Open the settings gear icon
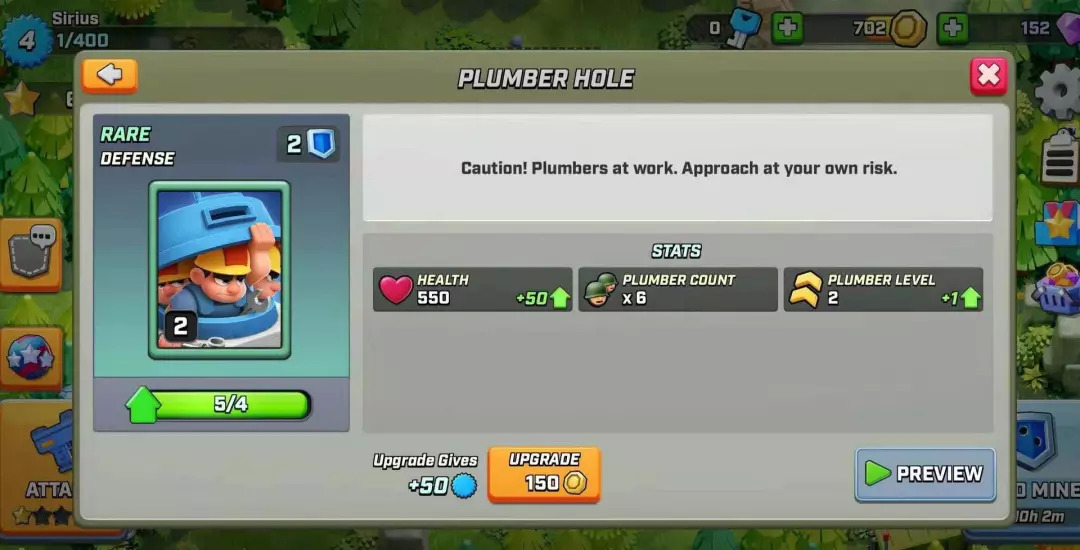 (x=1058, y=92)
